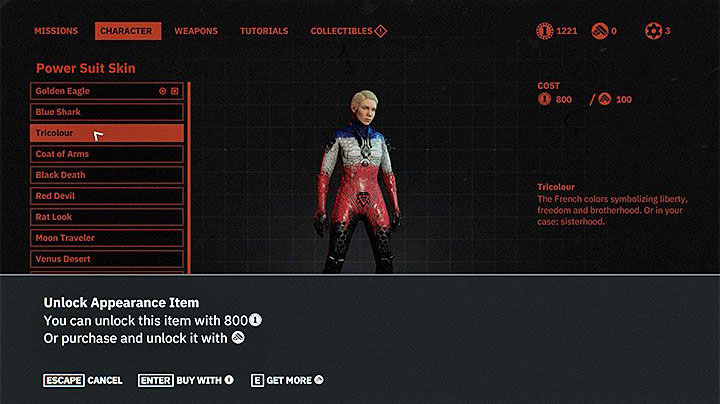Open the Missions tab
The width and height of the screenshot is (720, 404).
point(56,31)
